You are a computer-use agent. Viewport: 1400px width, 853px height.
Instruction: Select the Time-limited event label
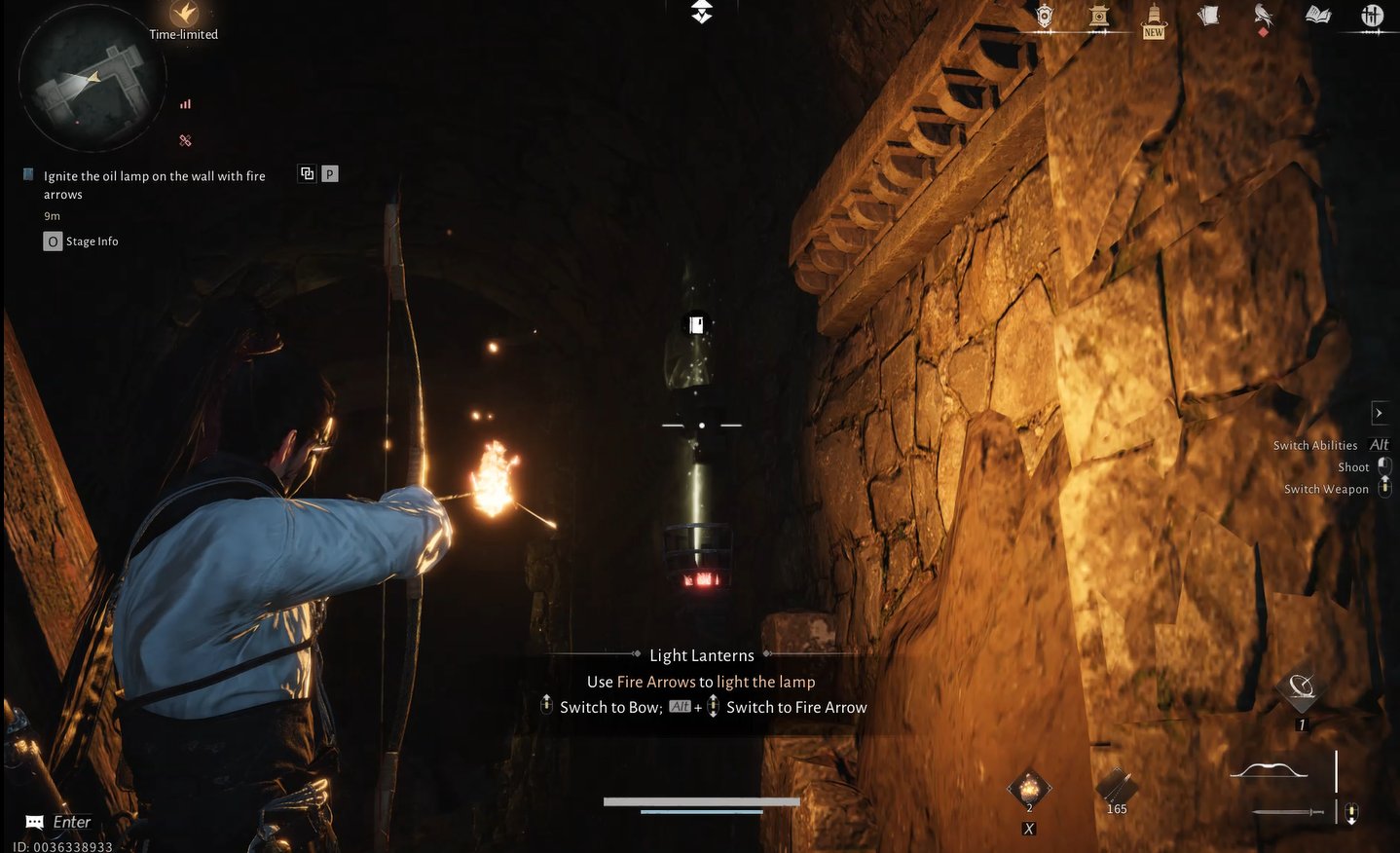(184, 32)
